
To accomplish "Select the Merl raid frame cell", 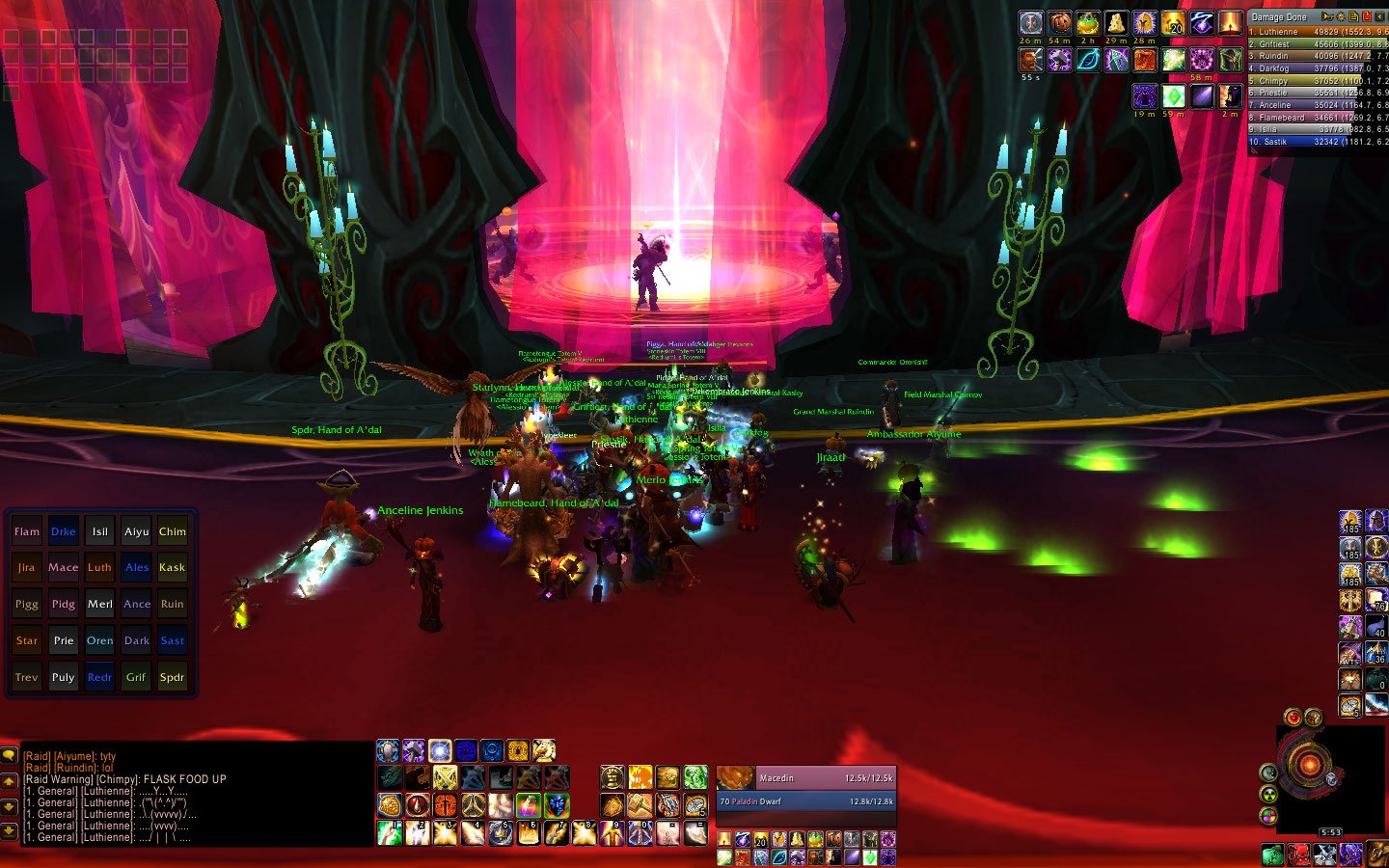I will tap(100, 605).
